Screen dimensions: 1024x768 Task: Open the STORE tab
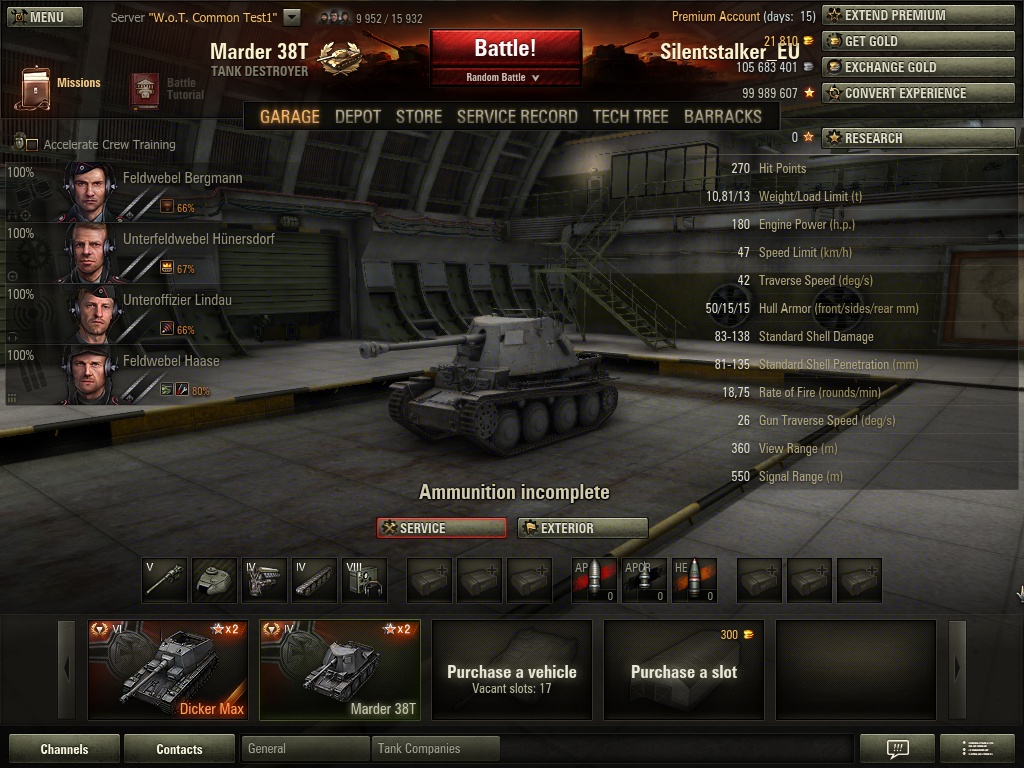pyautogui.click(x=418, y=116)
